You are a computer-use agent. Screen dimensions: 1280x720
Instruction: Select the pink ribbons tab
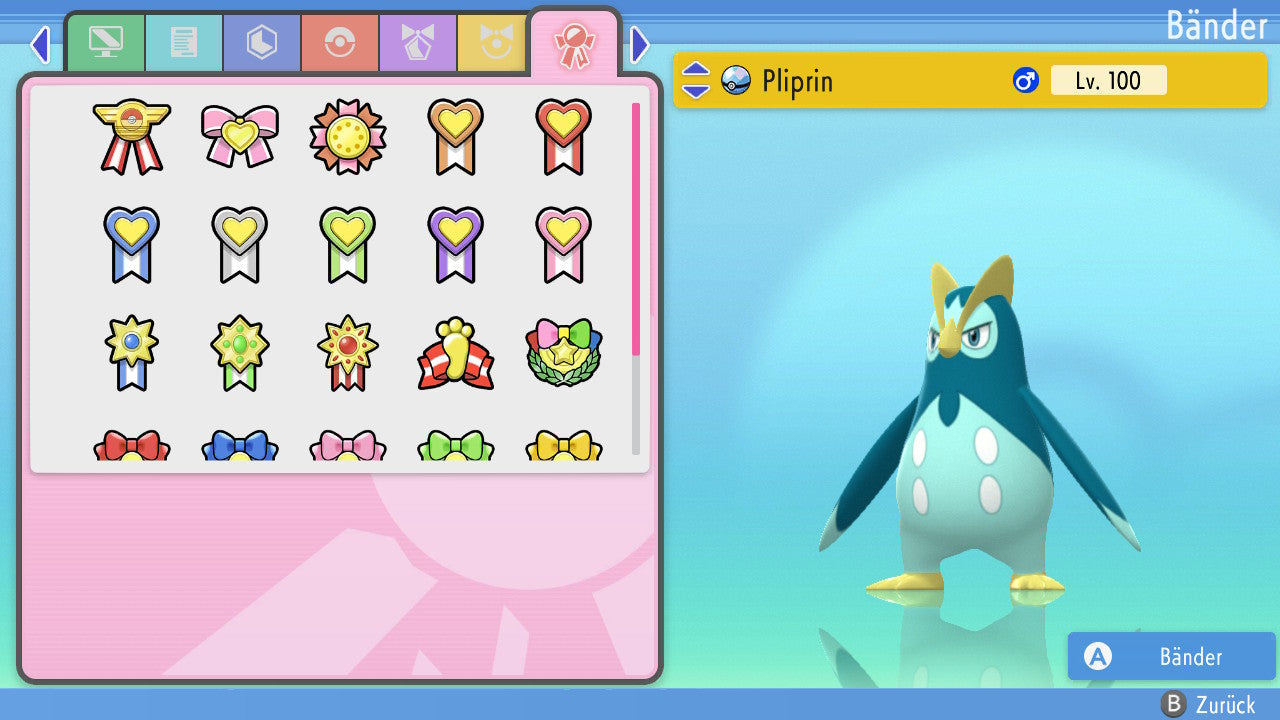574,43
